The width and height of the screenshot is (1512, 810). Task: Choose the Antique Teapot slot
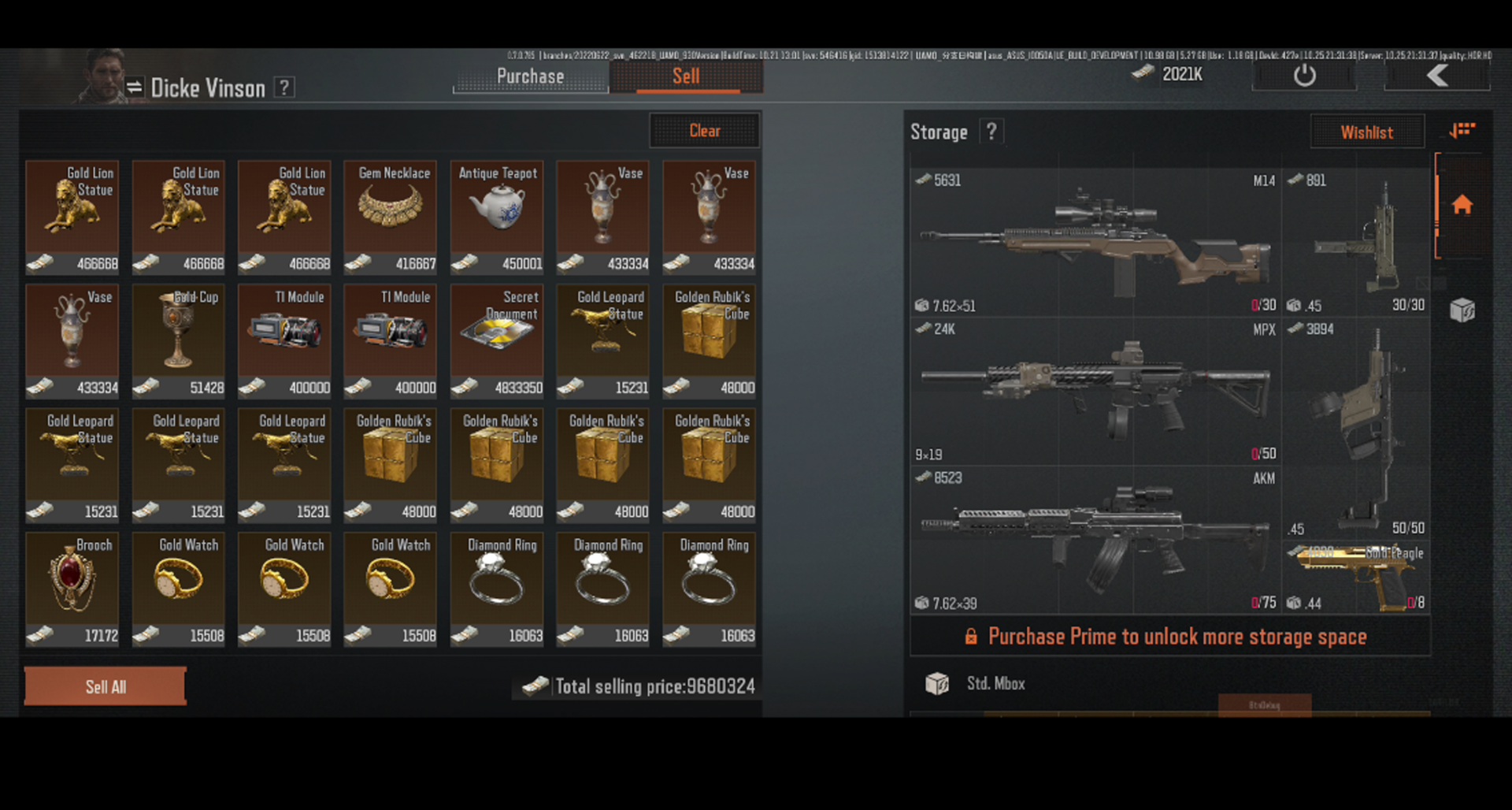click(497, 217)
